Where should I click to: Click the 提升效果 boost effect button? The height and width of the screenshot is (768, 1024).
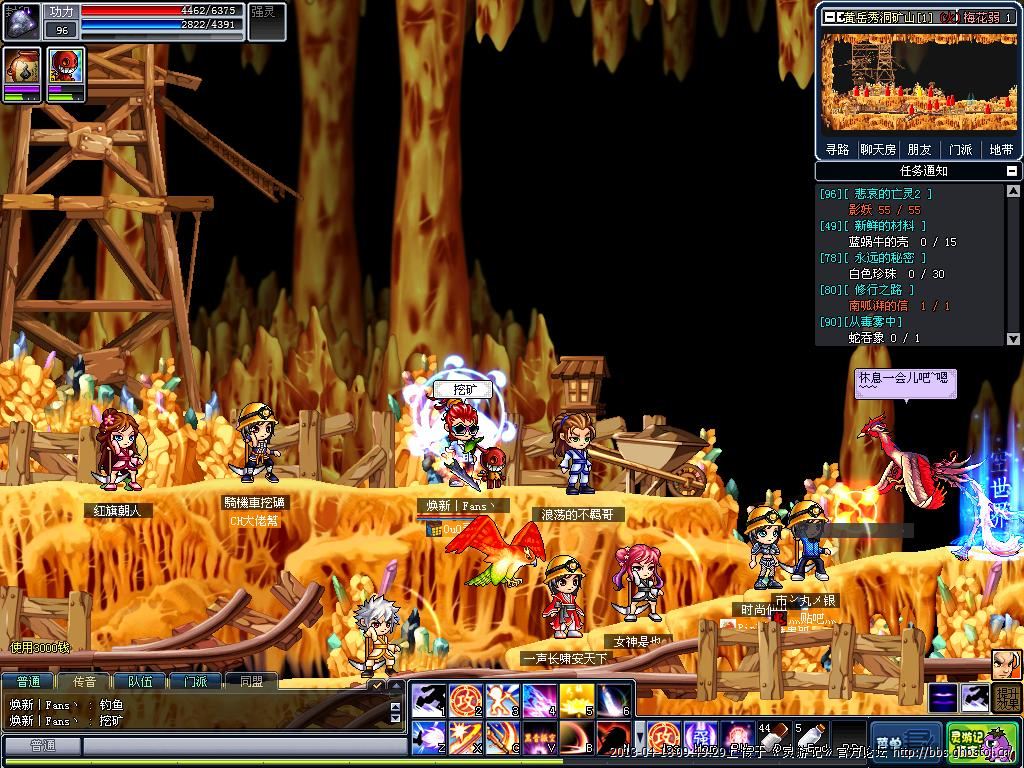(x=1006, y=698)
